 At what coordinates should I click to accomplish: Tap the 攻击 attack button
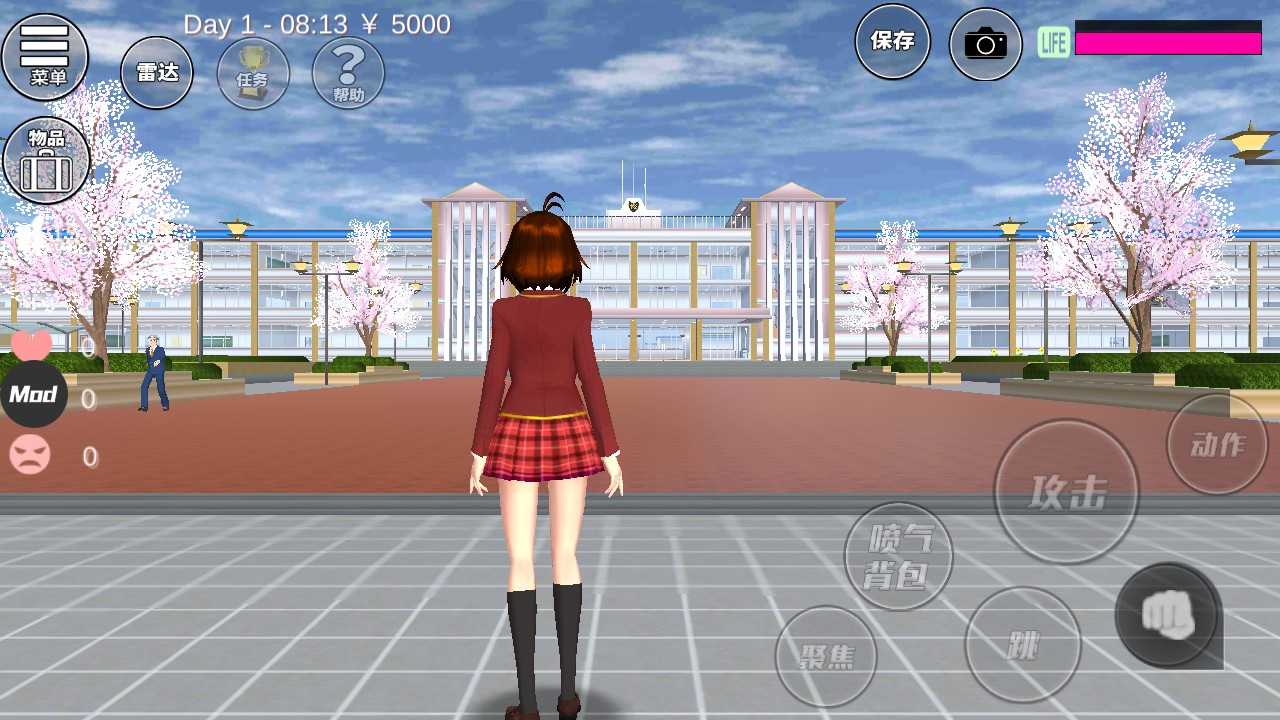tap(1066, 491)
